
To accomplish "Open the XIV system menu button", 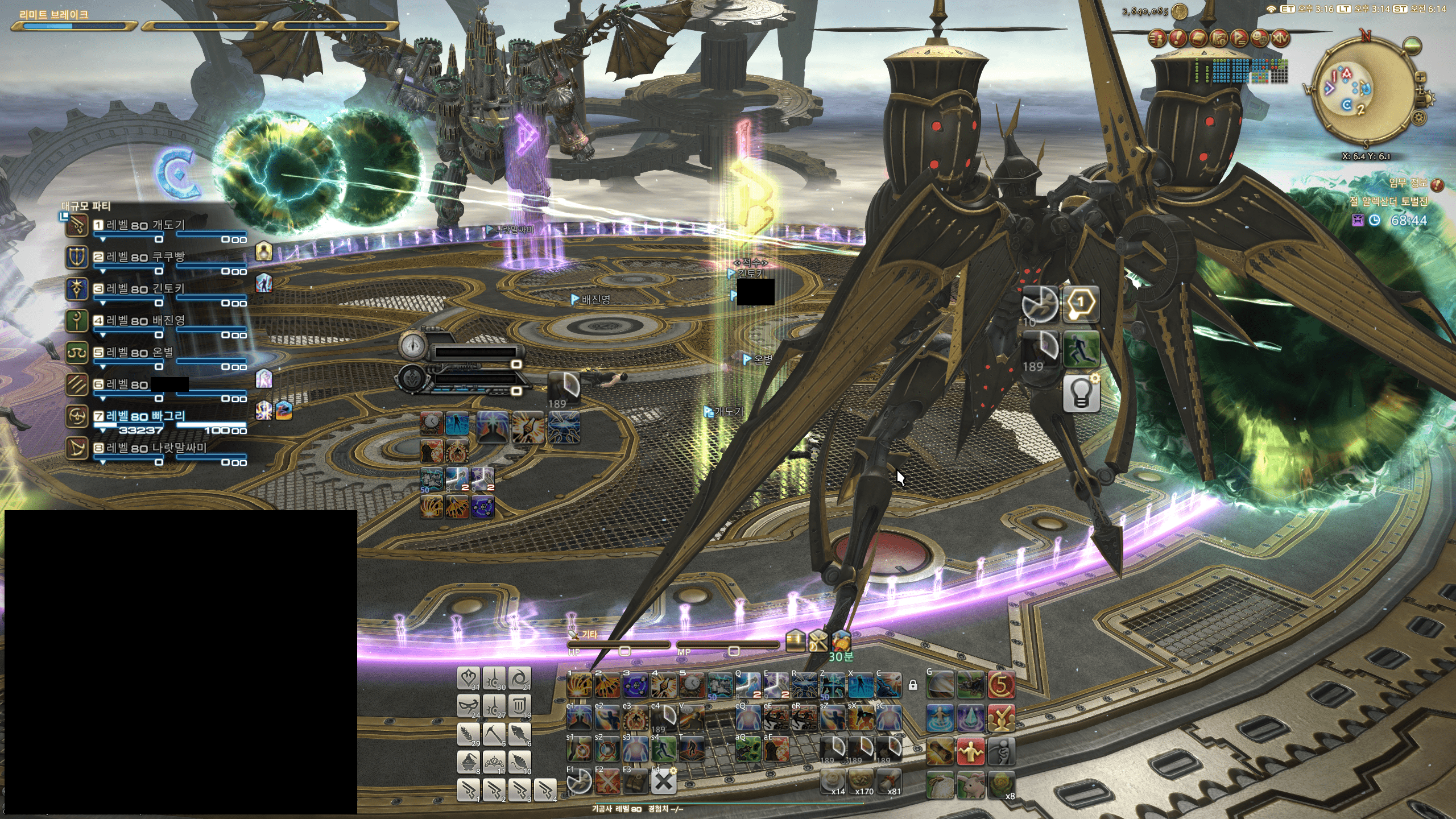I will tap(1280, 38).
